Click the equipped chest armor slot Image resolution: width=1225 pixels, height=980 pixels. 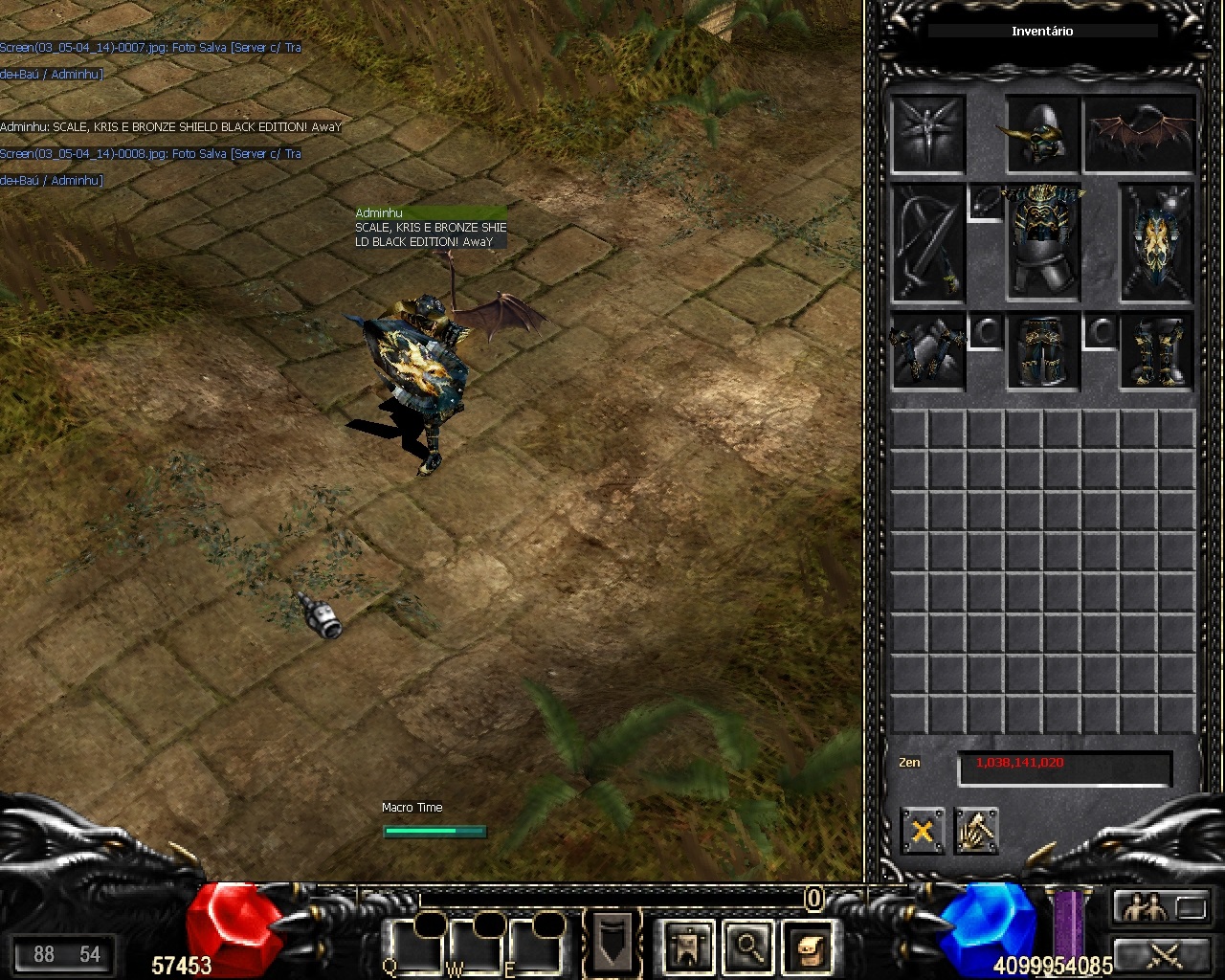pos(1042,243)
